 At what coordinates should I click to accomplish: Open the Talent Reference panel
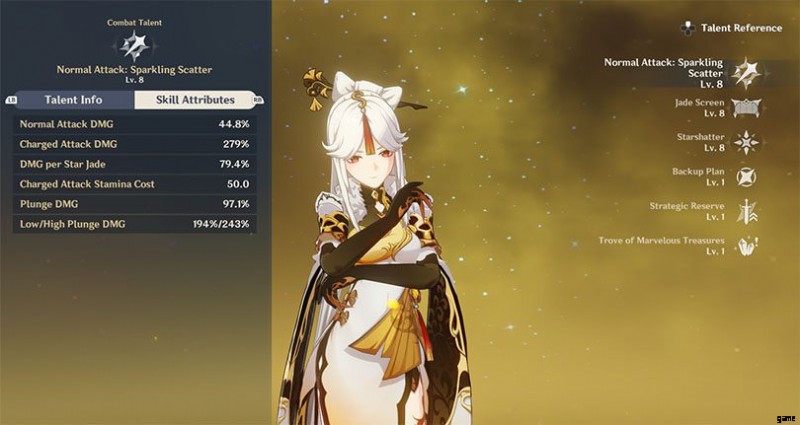[x=732, y=28]
